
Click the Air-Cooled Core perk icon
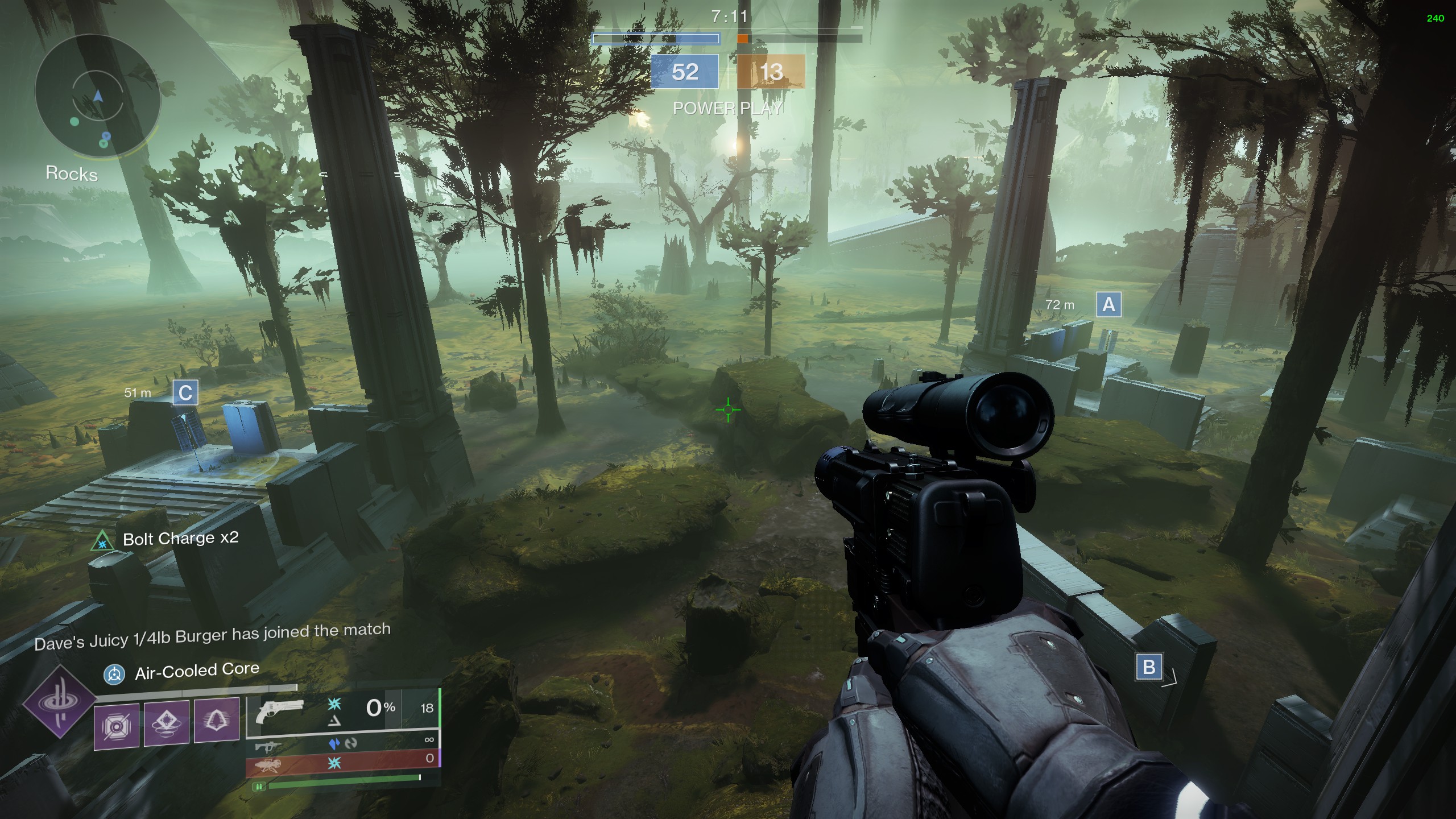point(114,675)
